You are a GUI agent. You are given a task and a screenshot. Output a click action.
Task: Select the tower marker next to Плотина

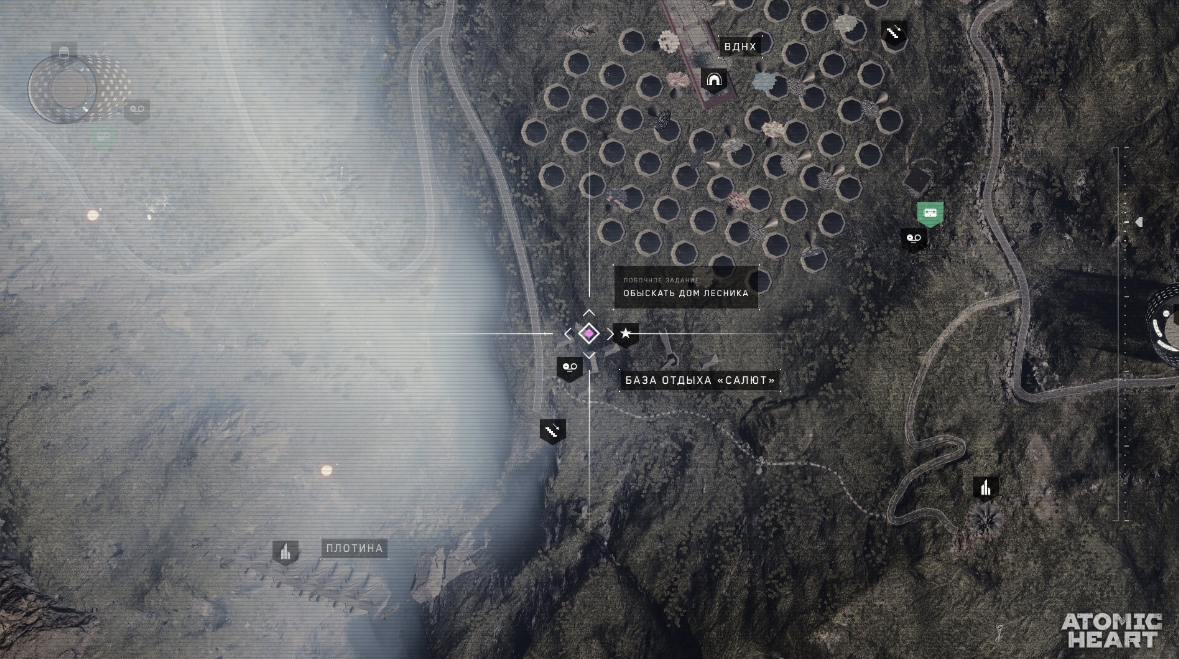[x=286, y=551]
